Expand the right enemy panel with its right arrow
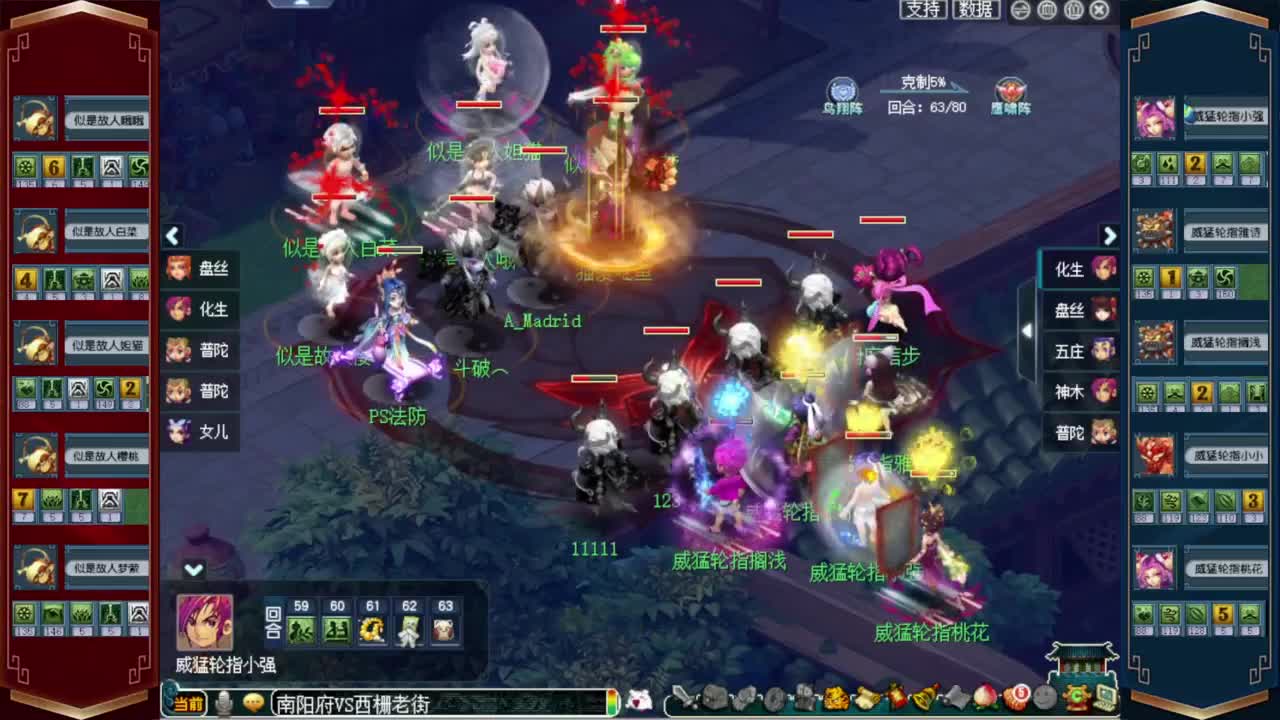 coord(1110,236)
